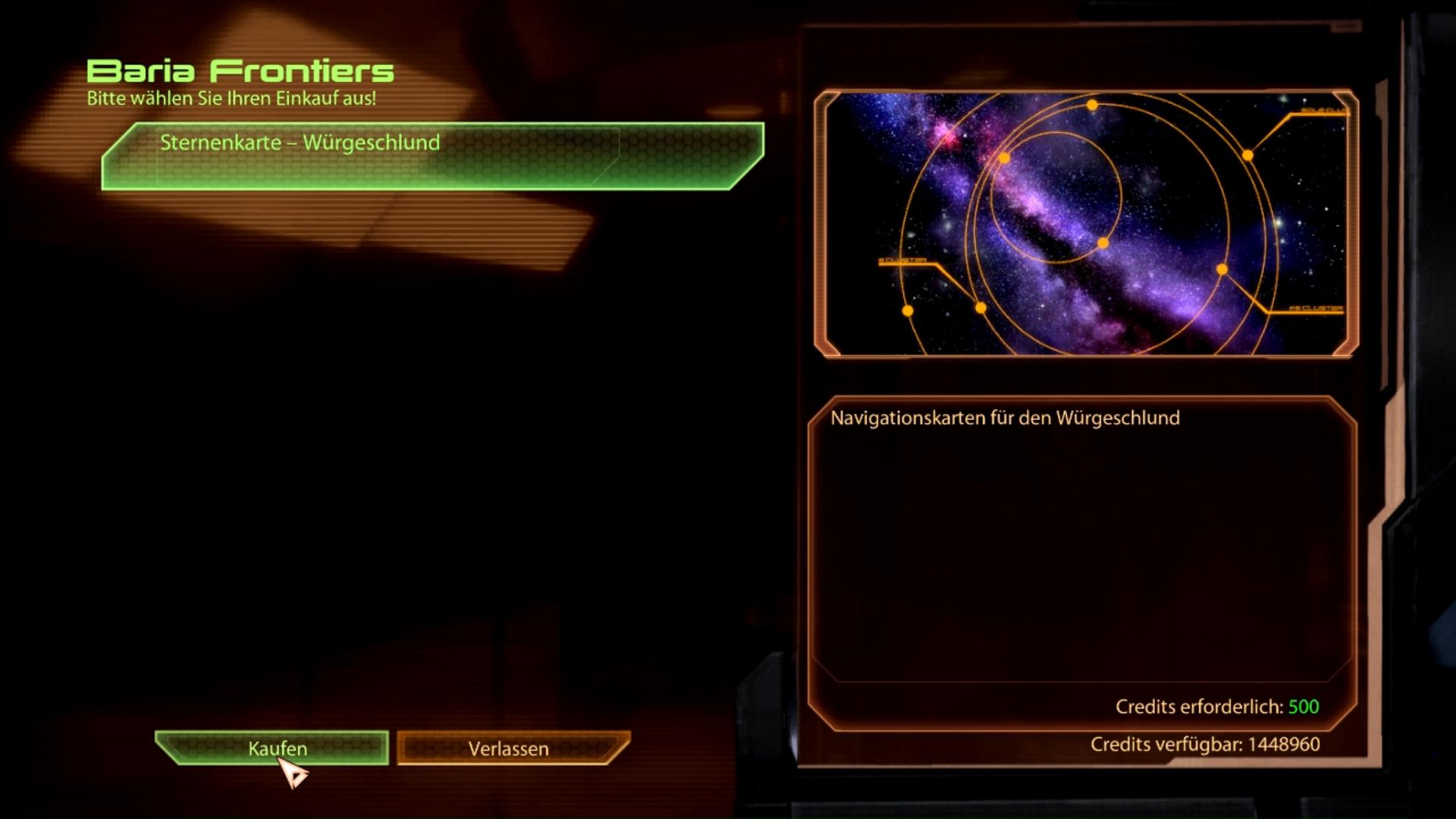Buy the item with the Kaufen button
Viewport: 1456px width, 819px height.
coord(275,748)
